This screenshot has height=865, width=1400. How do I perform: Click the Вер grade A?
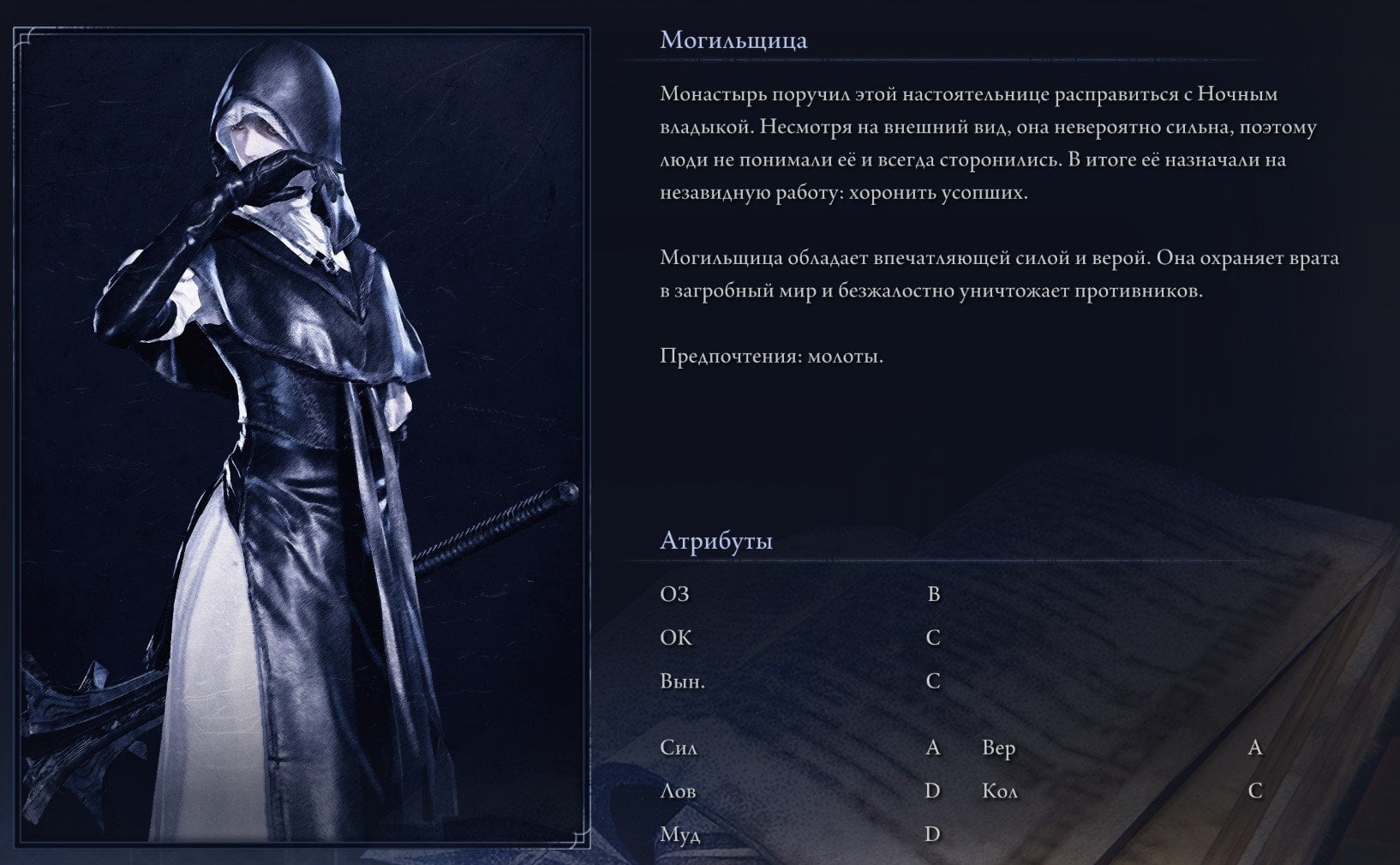click(1254, 748)
